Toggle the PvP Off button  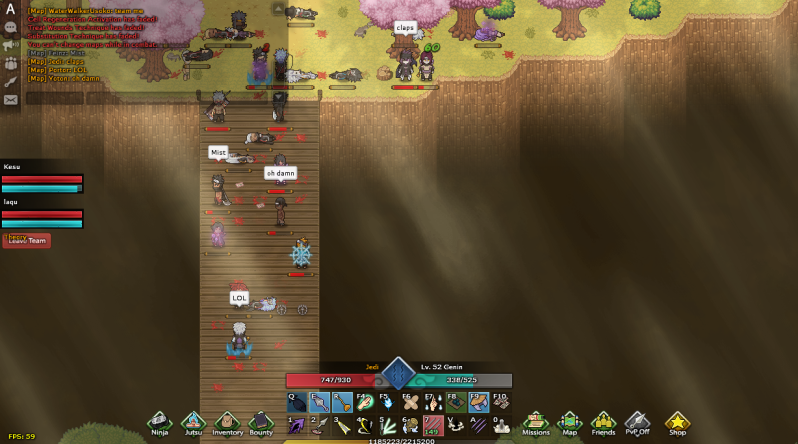(x=637, y=422)
